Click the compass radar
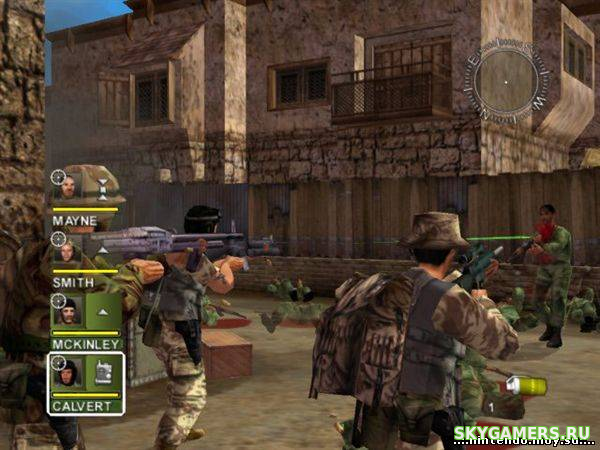Viewport: 600px width, 450px height. click(510, 78)
